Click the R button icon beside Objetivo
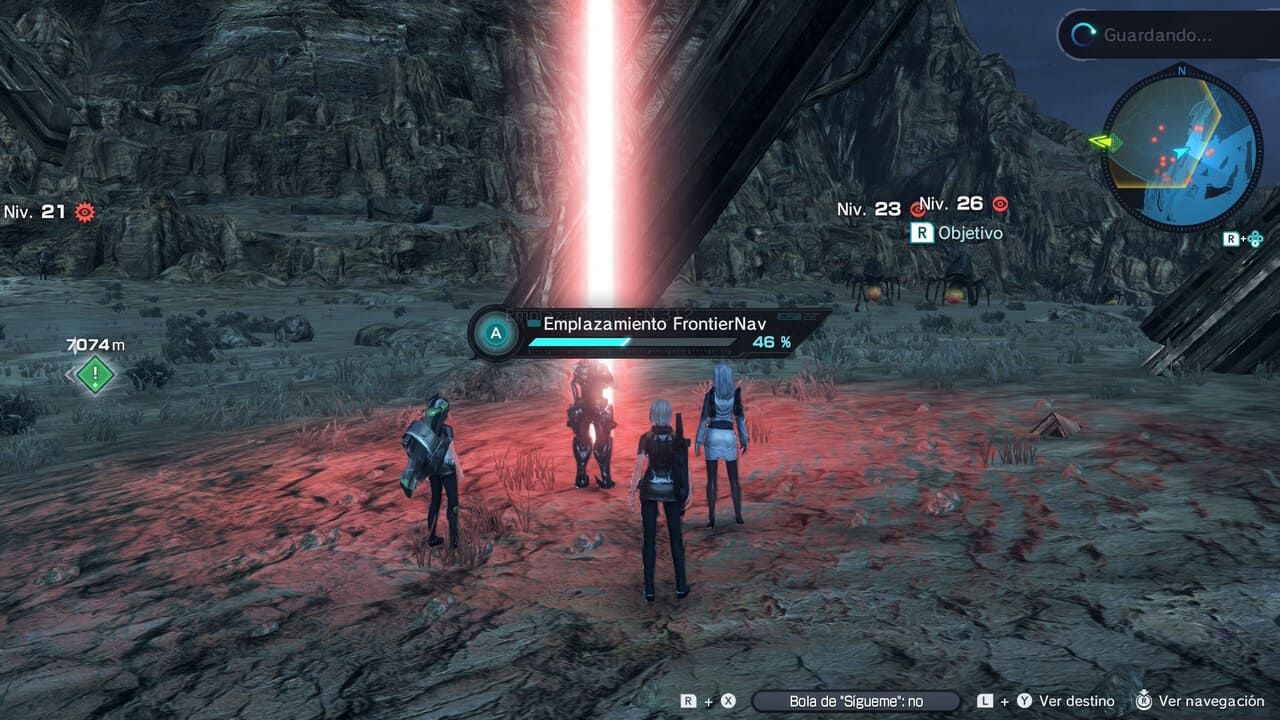The width and height of the screenshot is (1280, 720). click(924, 233)
